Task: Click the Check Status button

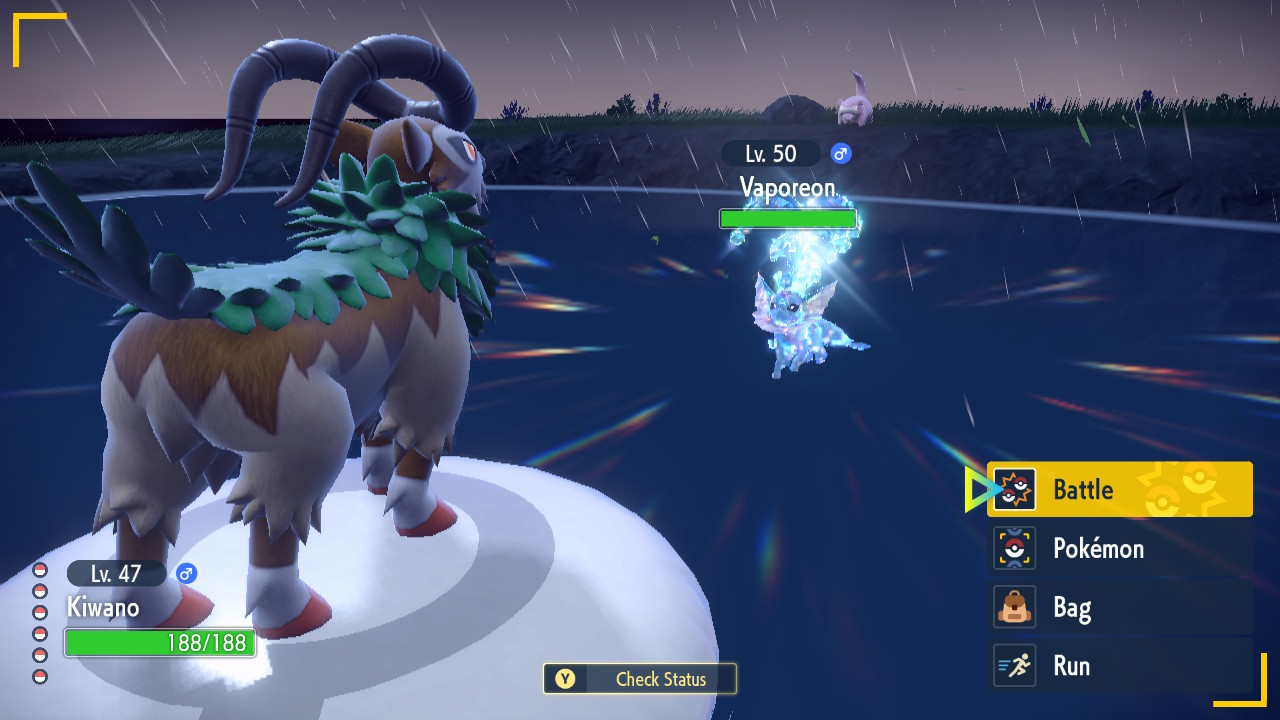Action: 640,679
